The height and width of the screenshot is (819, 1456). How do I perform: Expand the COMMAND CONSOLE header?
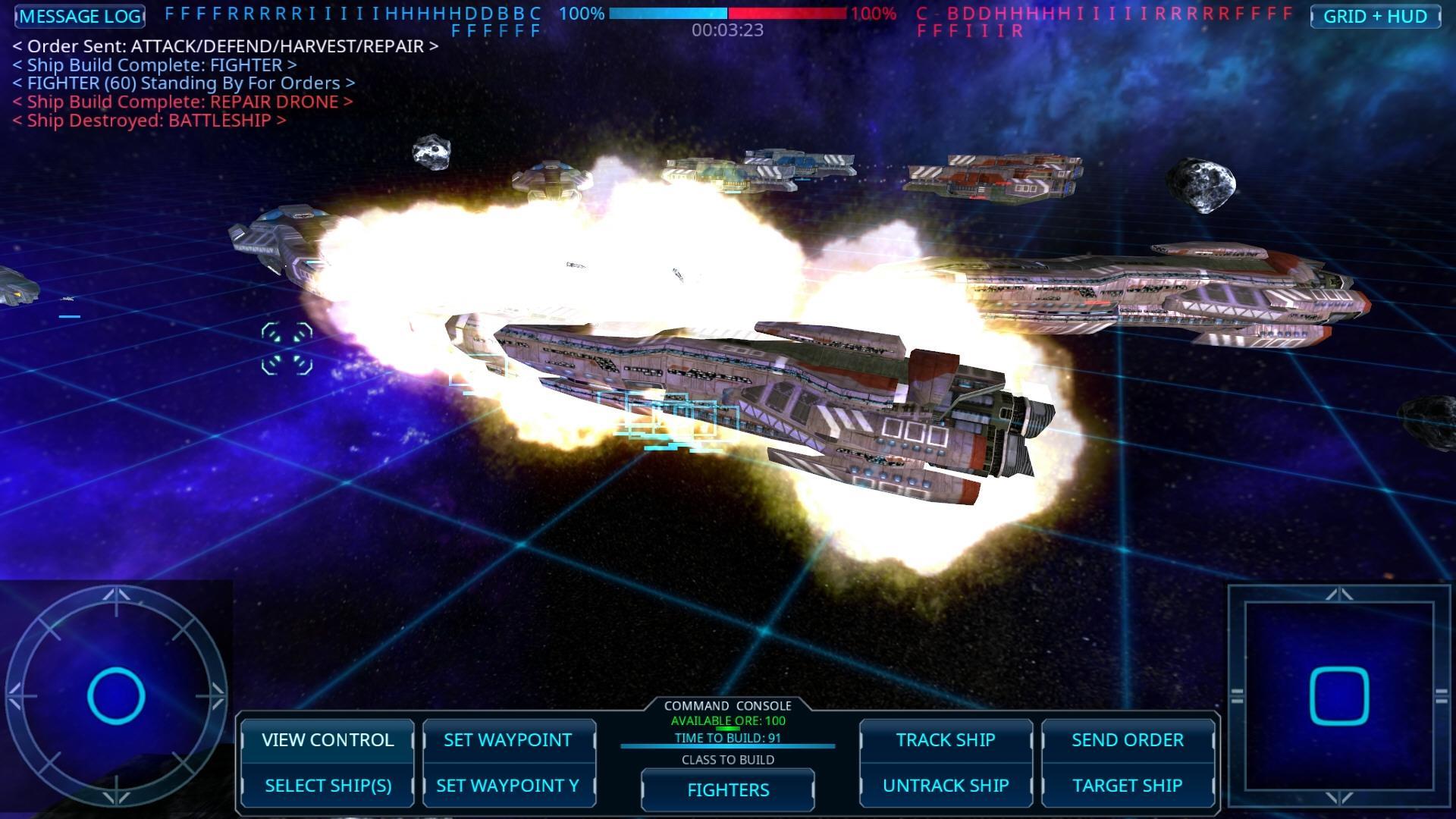click(727, 705)
